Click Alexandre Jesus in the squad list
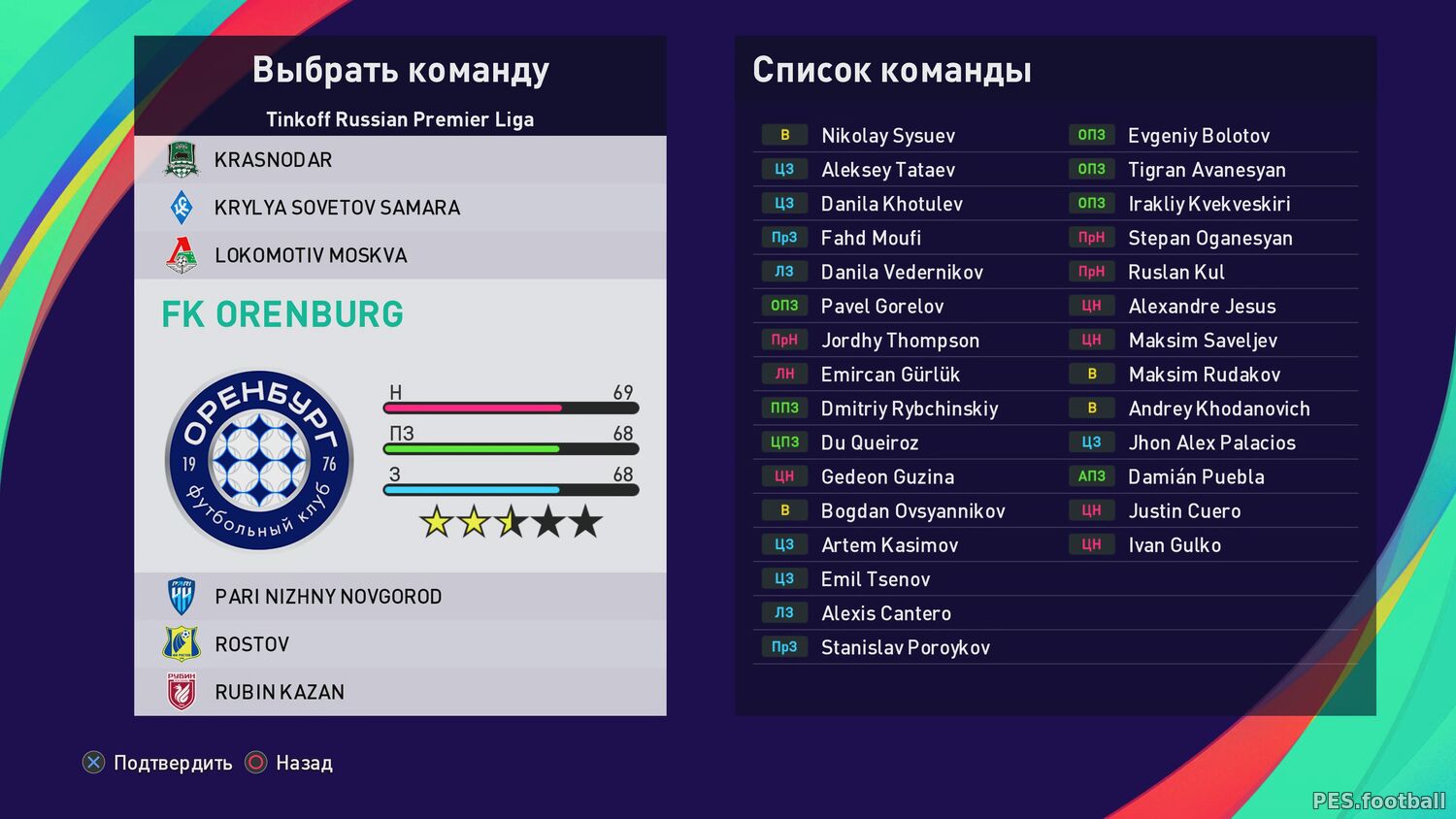1456x819 pixels. (1202, 307)
